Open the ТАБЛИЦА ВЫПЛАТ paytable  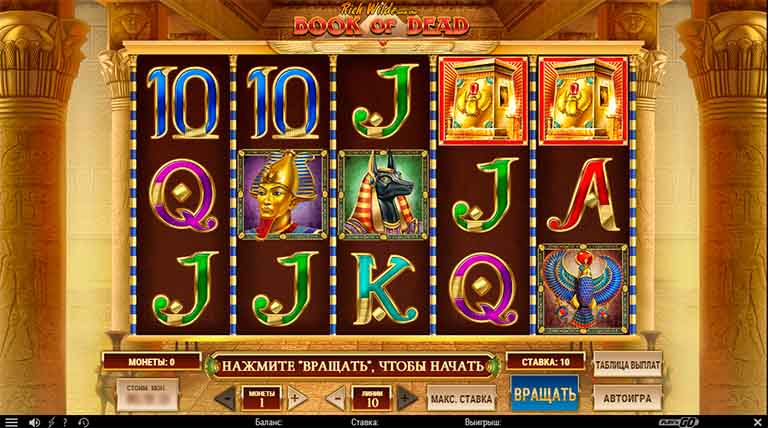(x=627, y=362)
